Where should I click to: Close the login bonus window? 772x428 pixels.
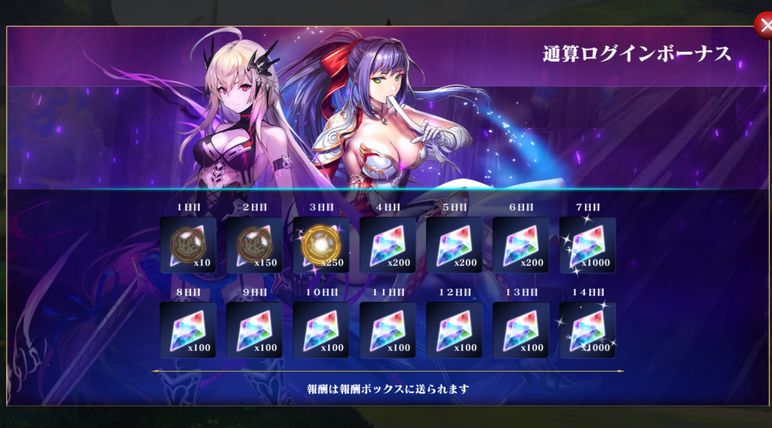(761, 27)
